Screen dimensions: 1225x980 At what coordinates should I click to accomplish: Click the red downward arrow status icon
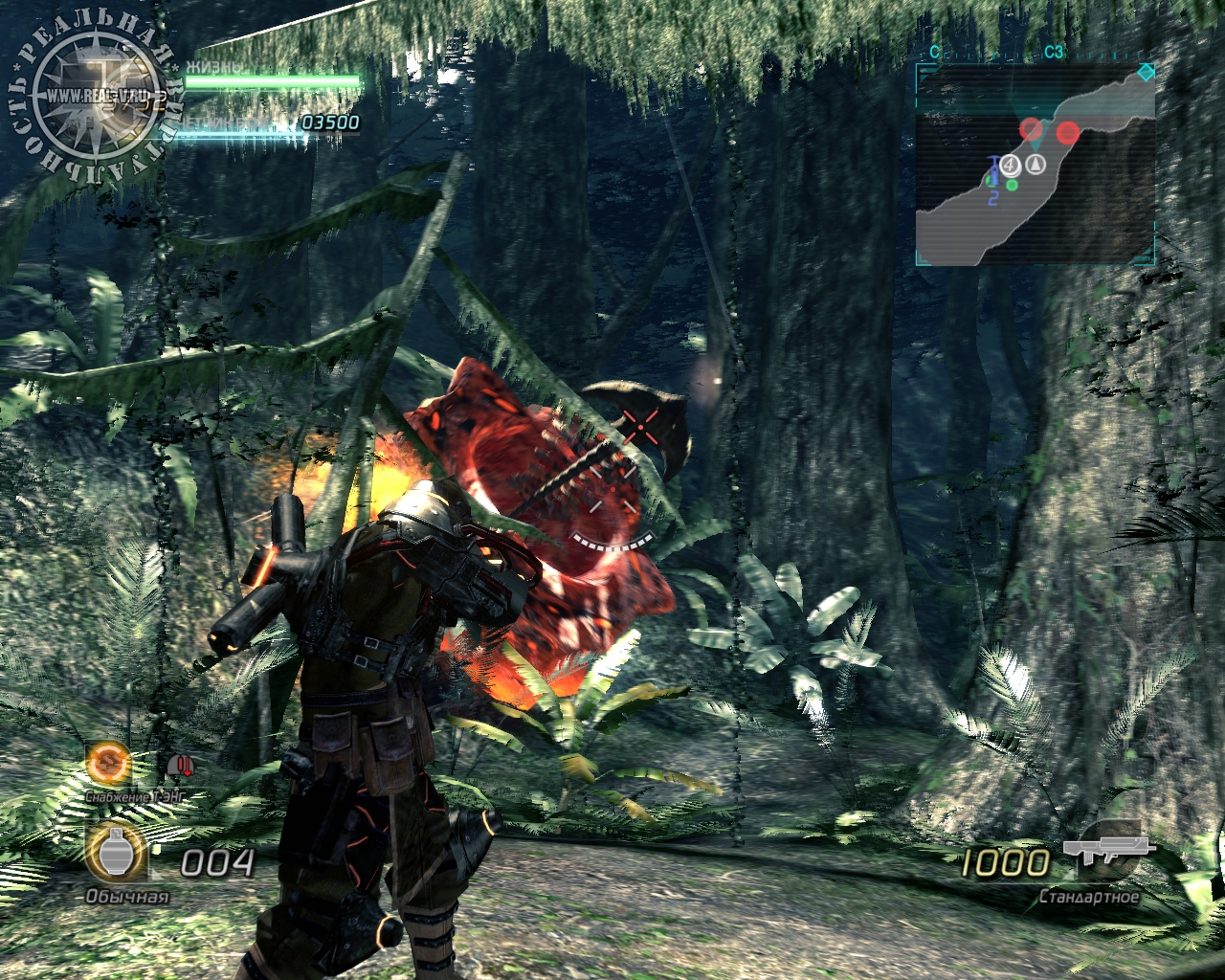point(180,766)
